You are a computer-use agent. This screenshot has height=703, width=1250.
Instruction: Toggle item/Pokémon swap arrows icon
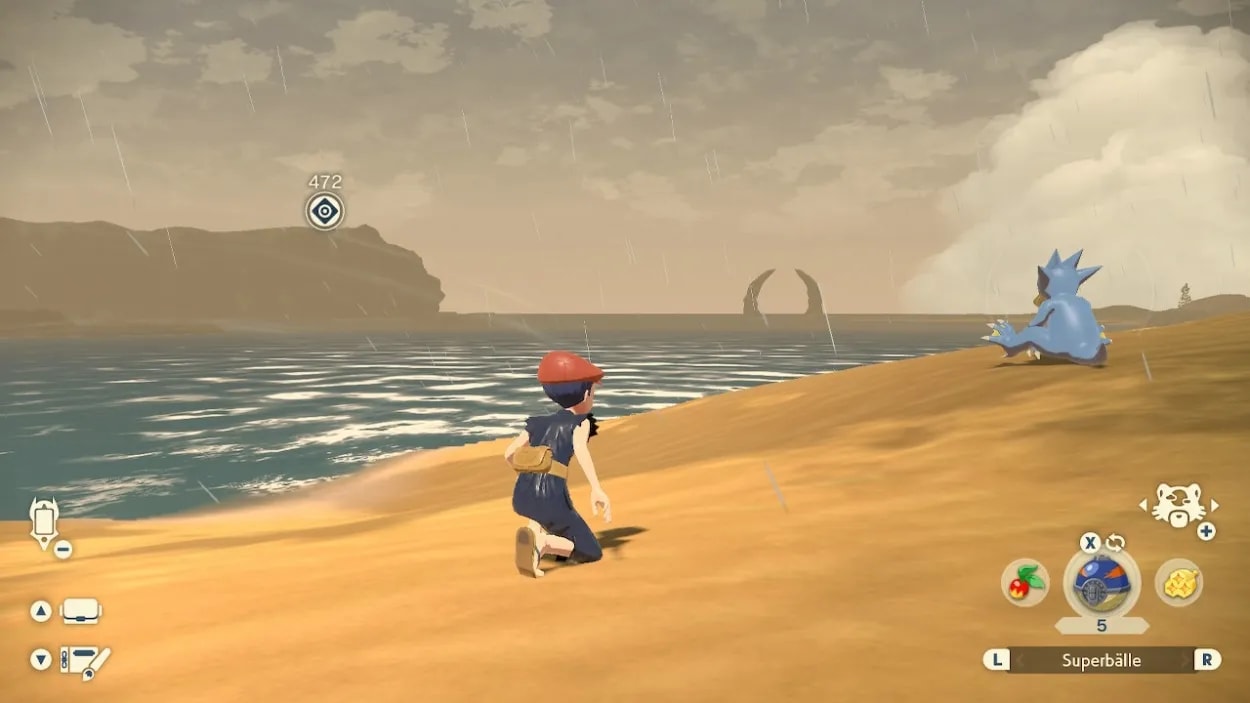tap(1115, 543)
